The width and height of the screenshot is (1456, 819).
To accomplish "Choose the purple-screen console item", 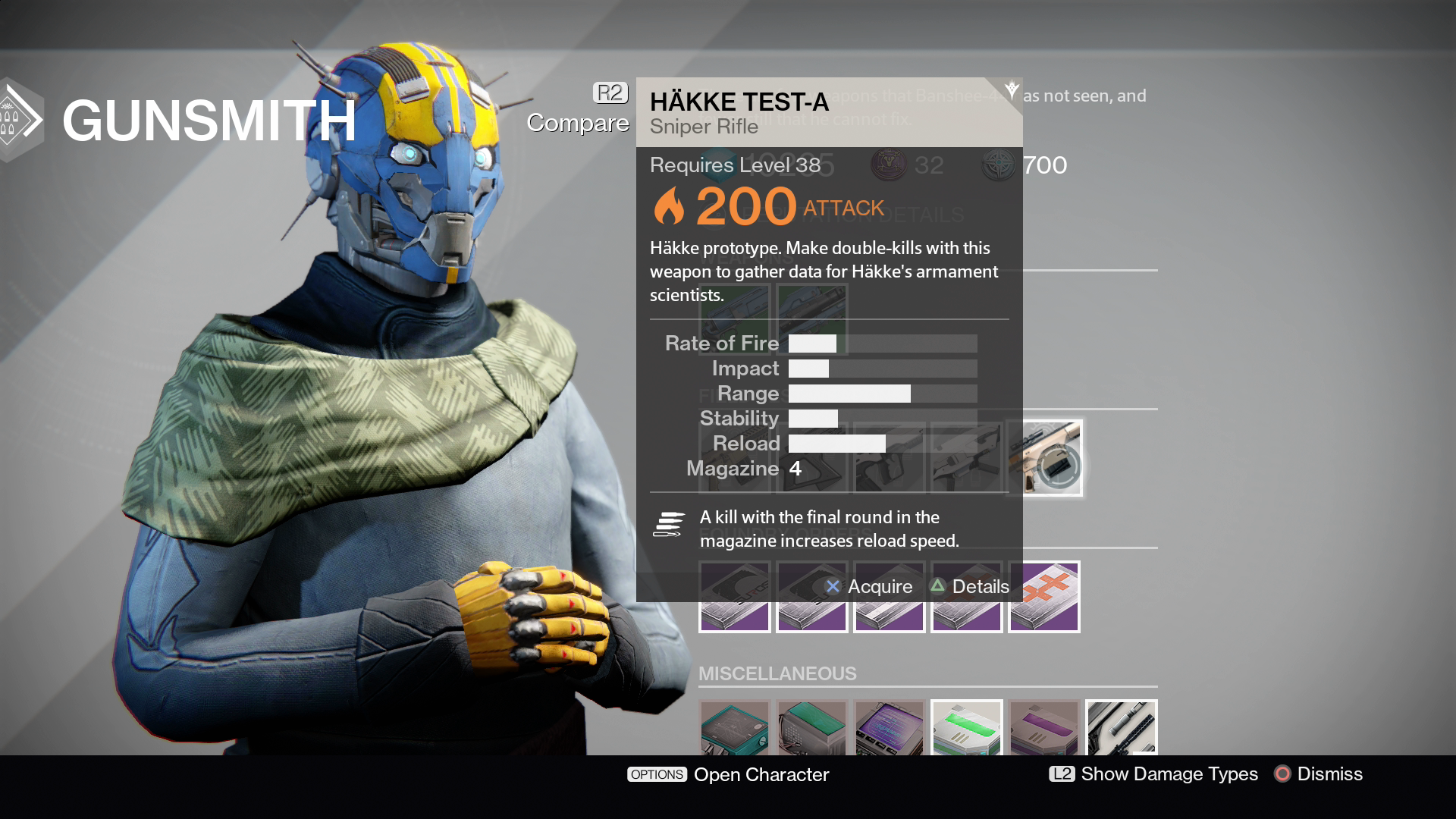I will point(890,728).
